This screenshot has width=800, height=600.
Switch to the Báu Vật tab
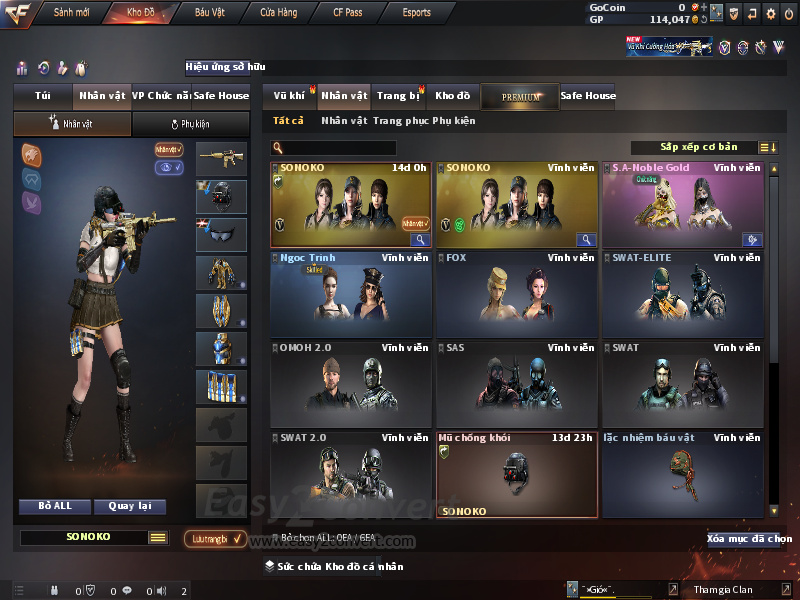pos(209,12)
